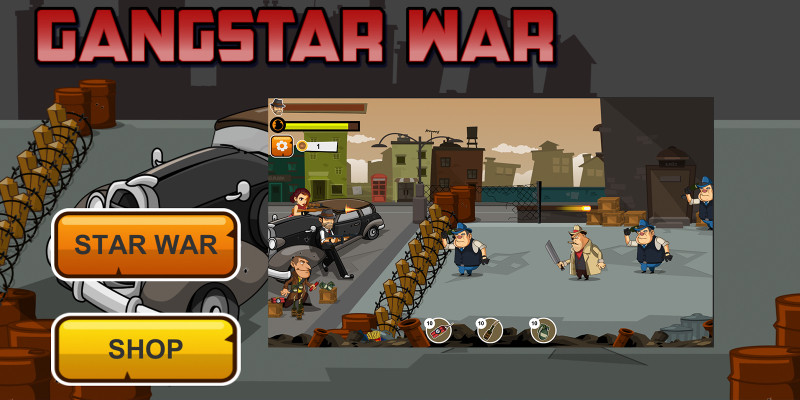800x400 pixels.
Task: Start the game with the STAR WAR button
Action: (x=146, y=245)
